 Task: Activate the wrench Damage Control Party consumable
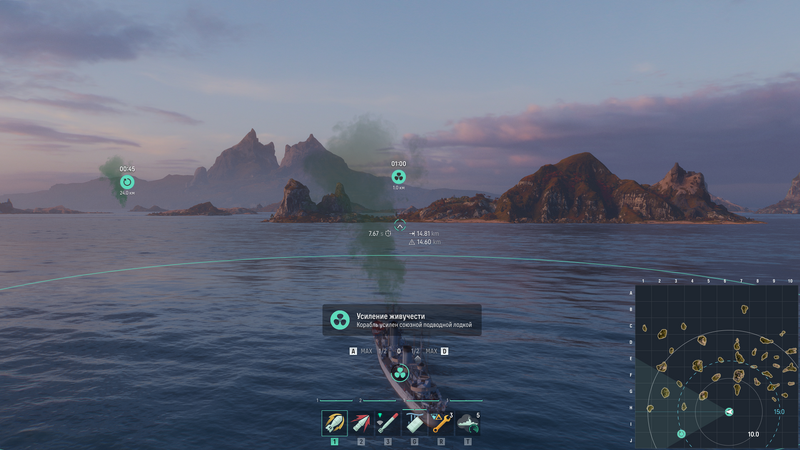[x=441, y=423]
